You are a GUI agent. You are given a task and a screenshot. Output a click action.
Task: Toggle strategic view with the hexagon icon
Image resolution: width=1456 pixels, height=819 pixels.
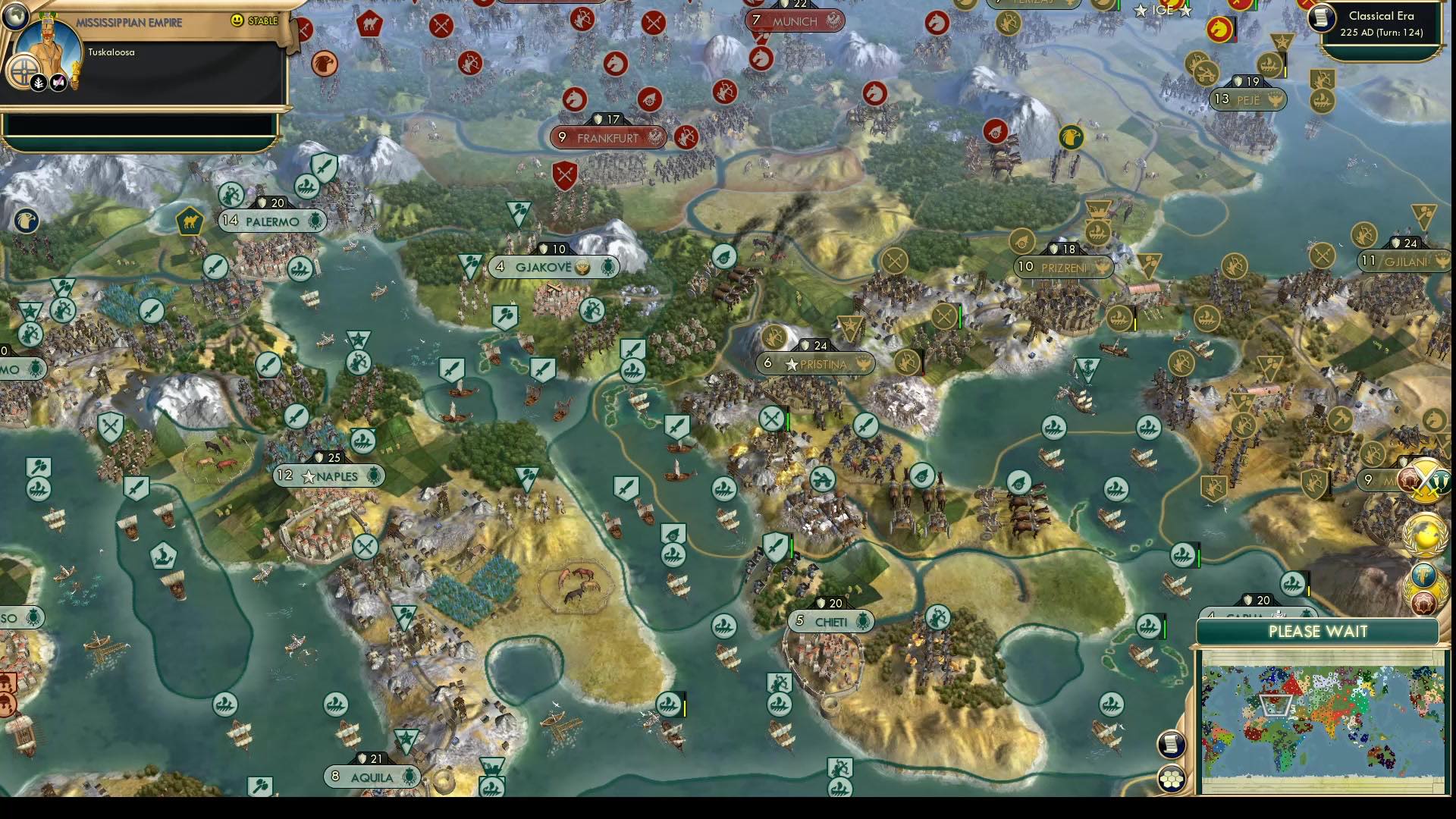(1172, 777)
